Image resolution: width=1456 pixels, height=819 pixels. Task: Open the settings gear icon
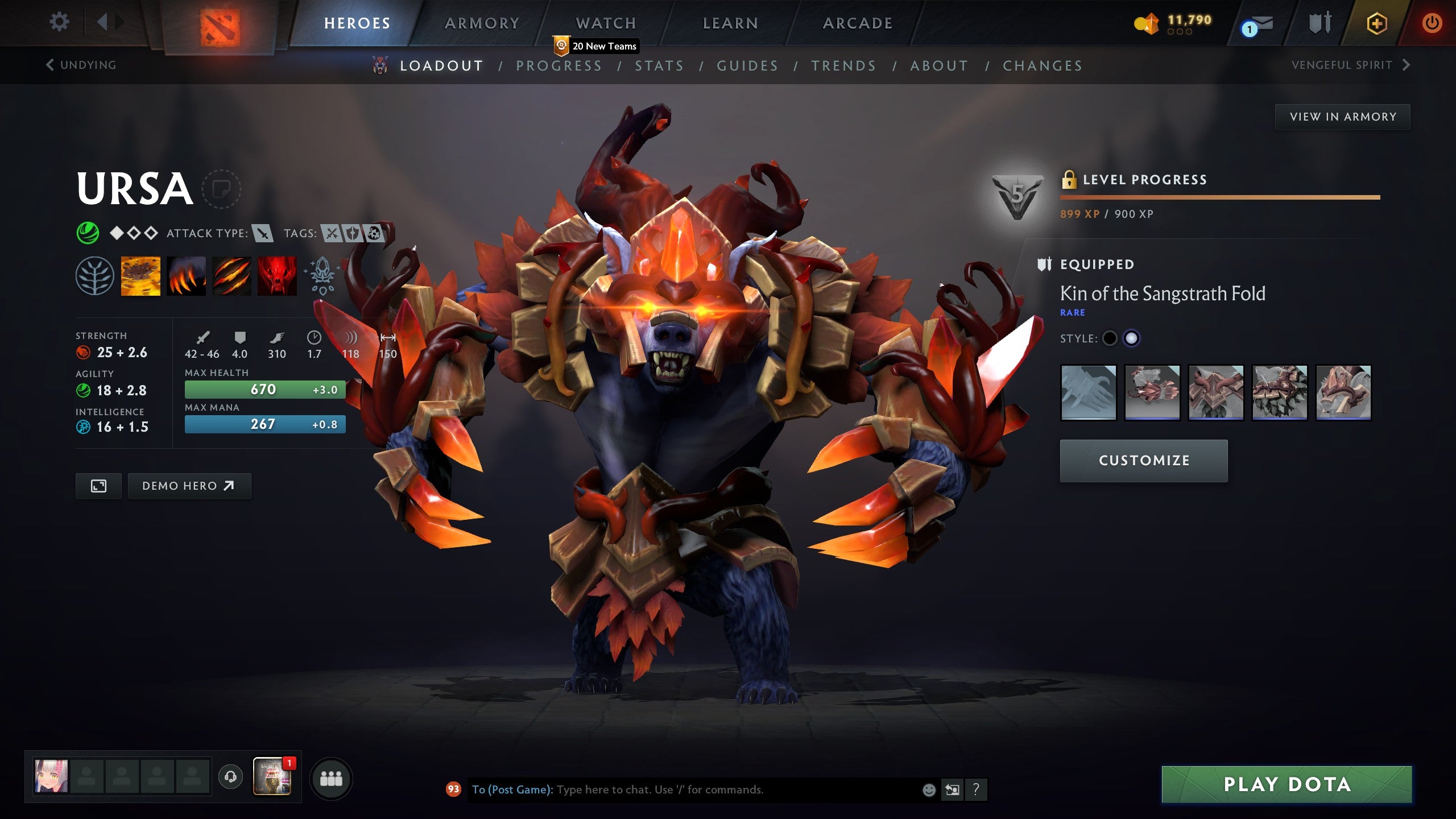59,22
